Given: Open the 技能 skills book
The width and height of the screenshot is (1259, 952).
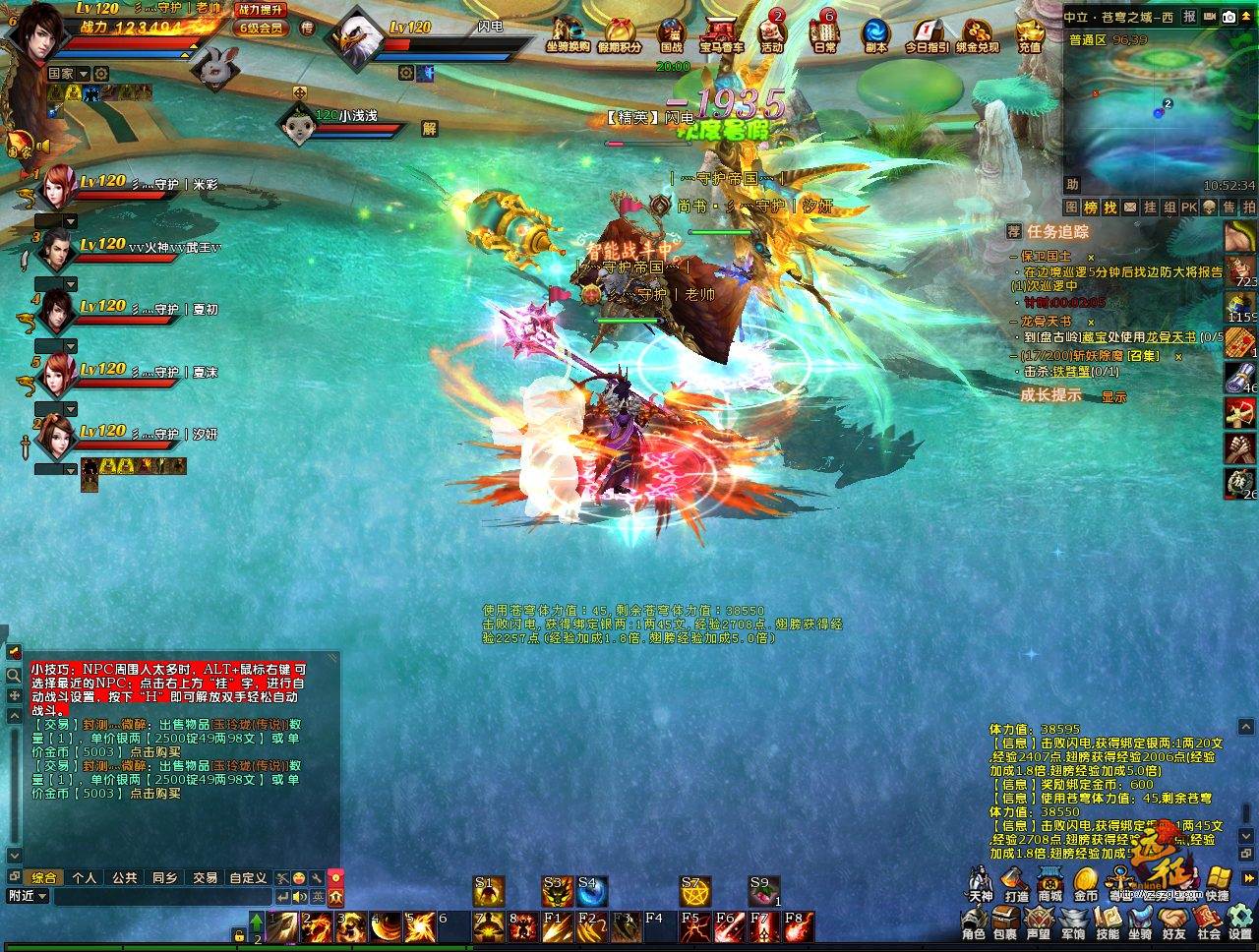Looking at the screenshot, I should click(x=1107, y=924).
